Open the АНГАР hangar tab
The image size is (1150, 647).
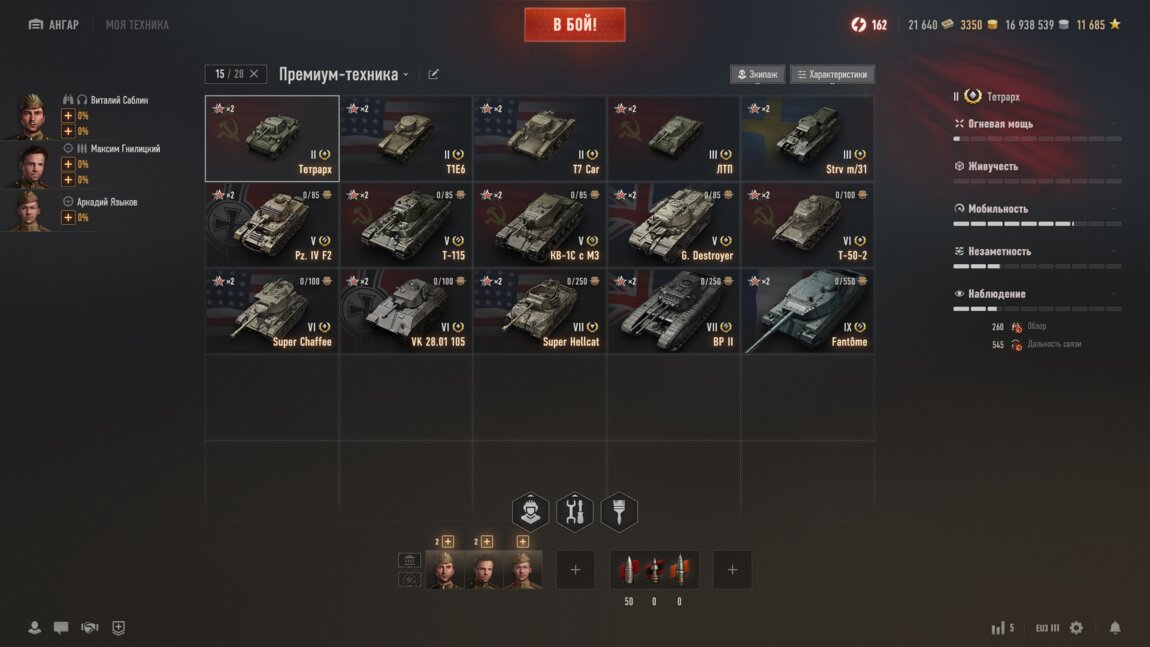(x=54, y=25)
